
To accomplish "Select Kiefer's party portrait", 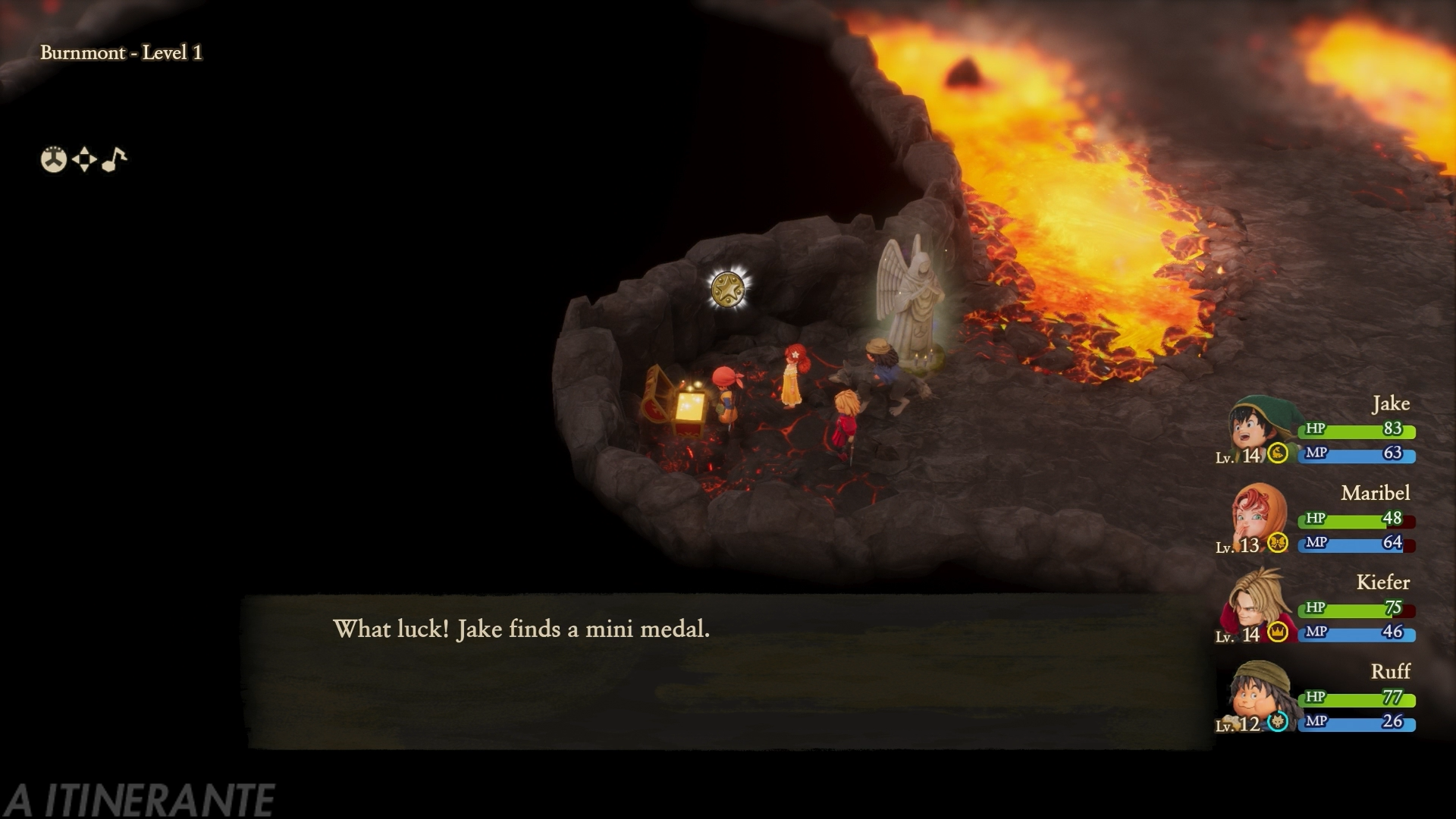I will point(1257,604).
